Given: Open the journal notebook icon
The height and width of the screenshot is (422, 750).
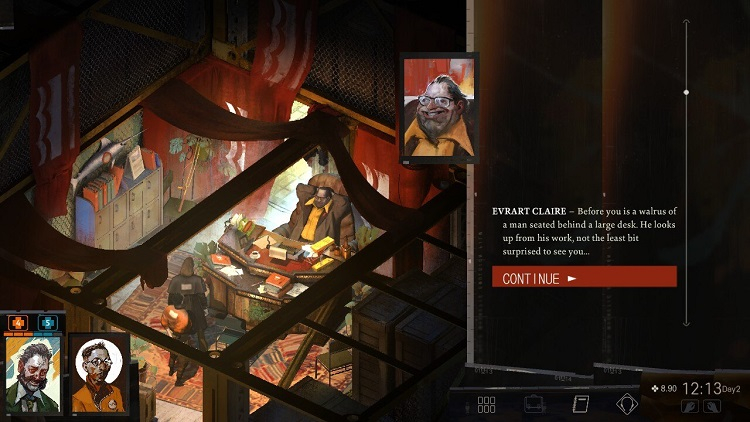Looking at the screenshot, I should [580, 405].
